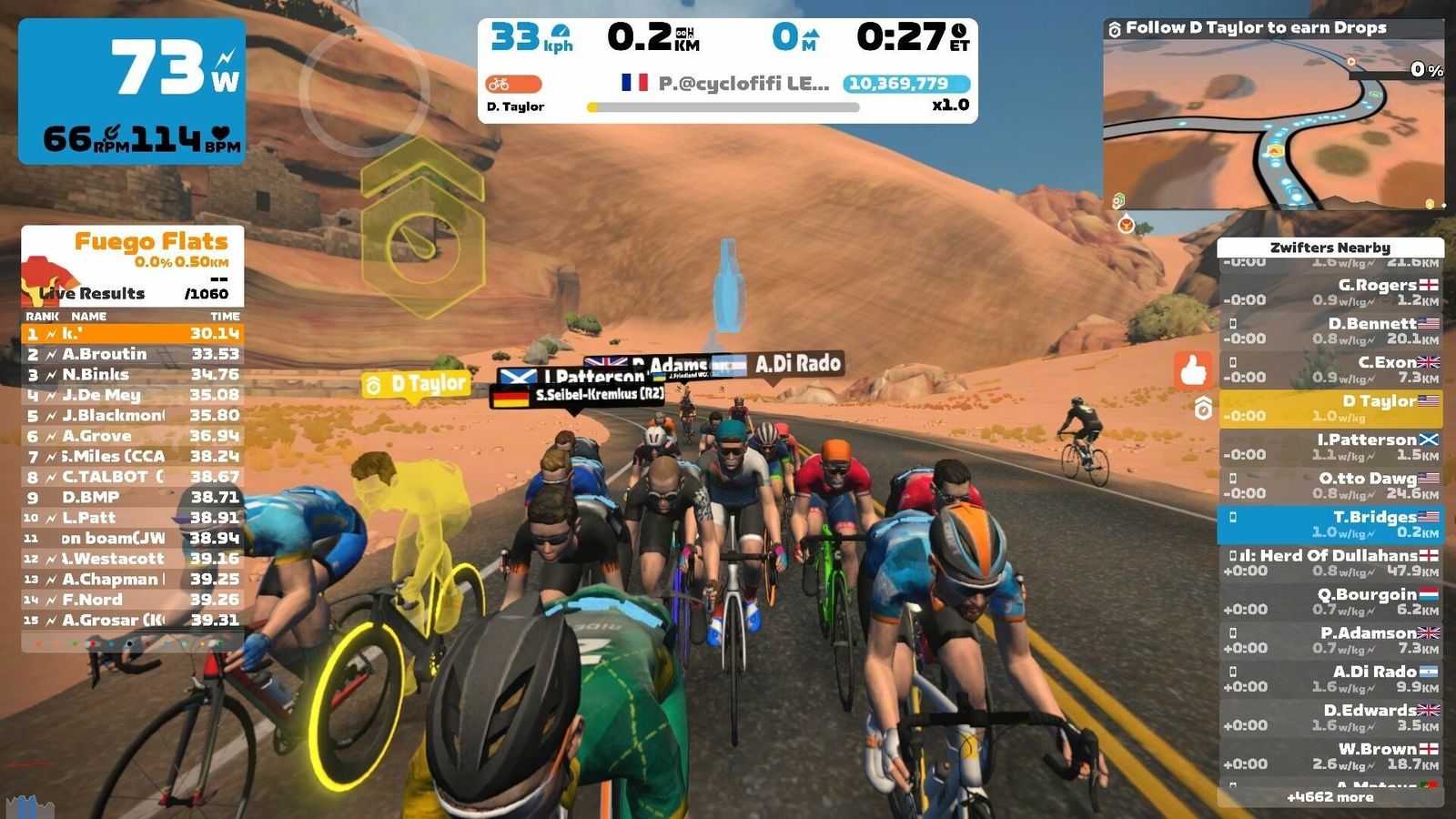Pick A.Di Rado from nearby riders list
The height and width of the screenshot is (819, 1456).
click(x=1330, y=679)
